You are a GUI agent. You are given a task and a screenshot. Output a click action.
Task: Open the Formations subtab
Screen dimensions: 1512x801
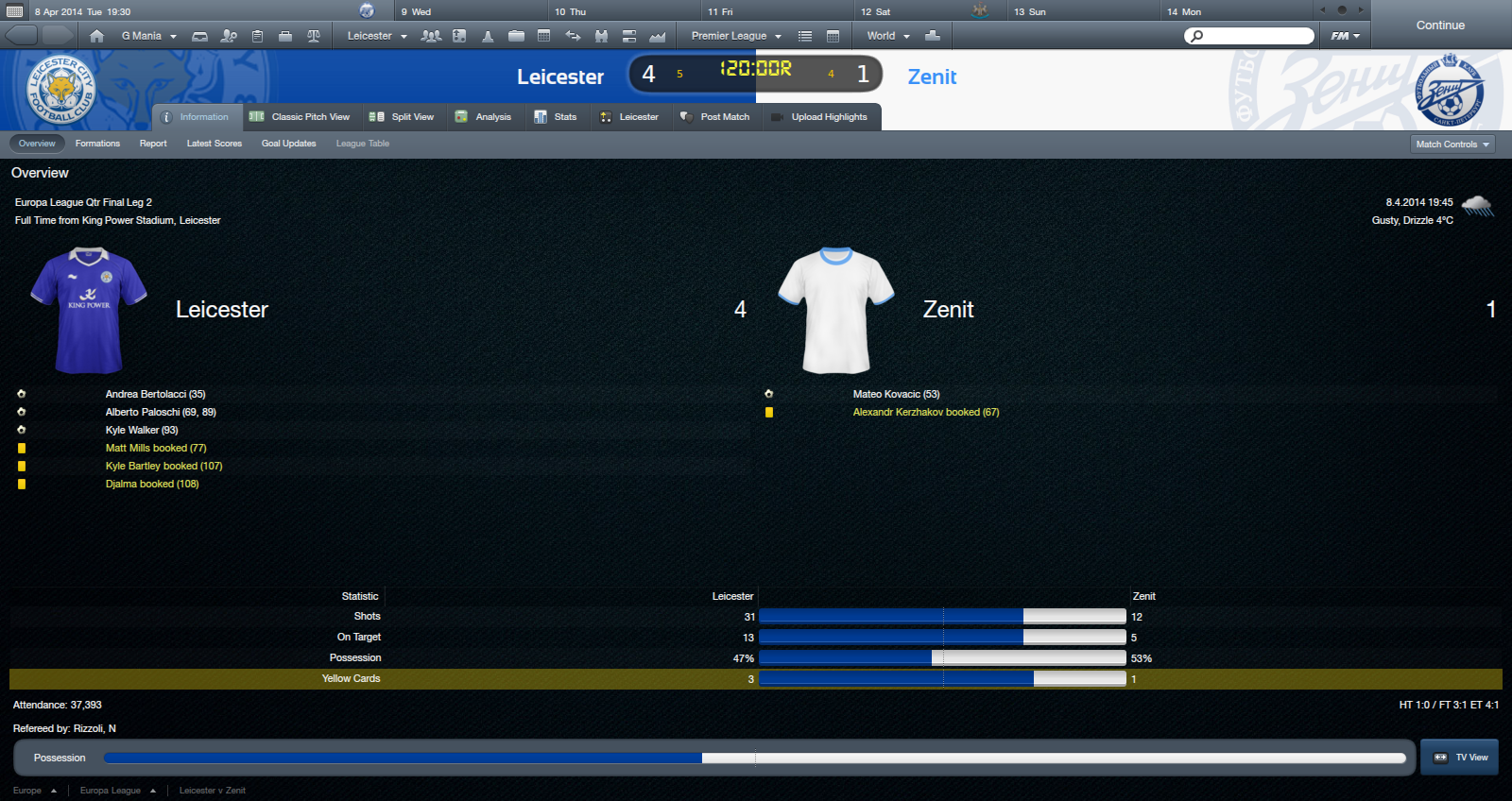[x=97, y=144]
